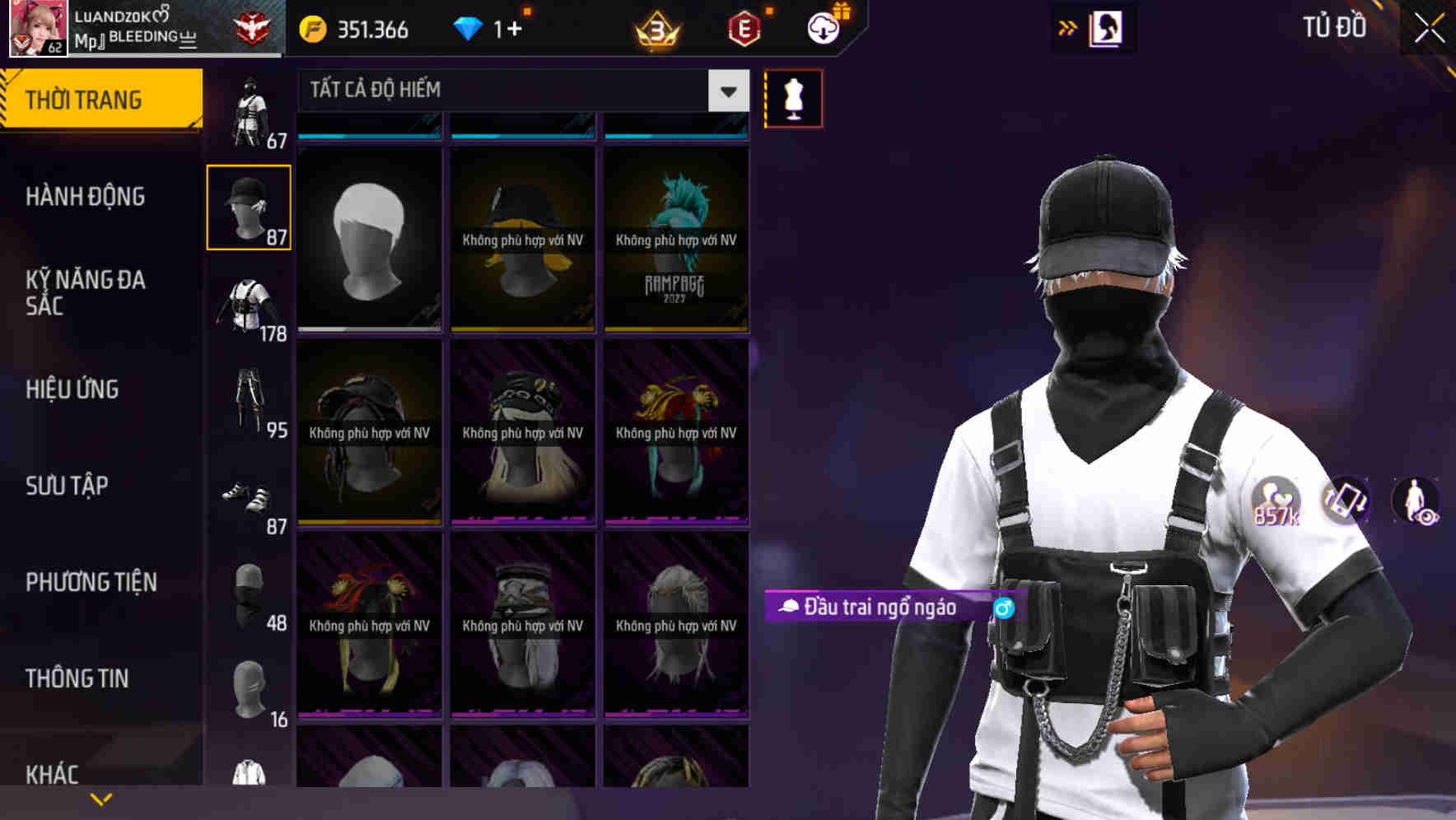The width and height of the screenshot is (1456, 820).
Task: Expand the double-chevron arrows near top right
Action: pos(1068,27)
